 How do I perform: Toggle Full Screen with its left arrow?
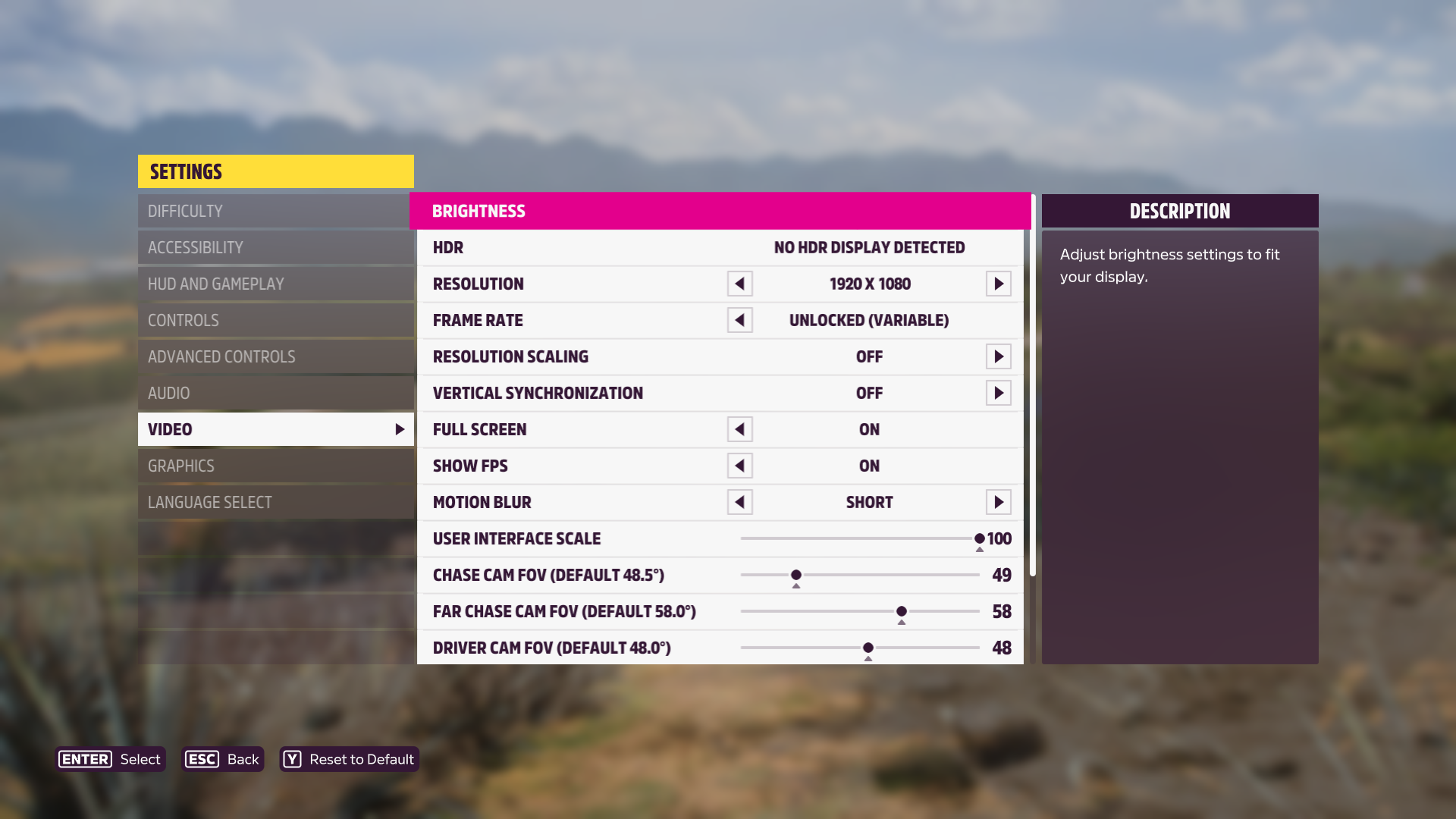(x=739, y=429)
